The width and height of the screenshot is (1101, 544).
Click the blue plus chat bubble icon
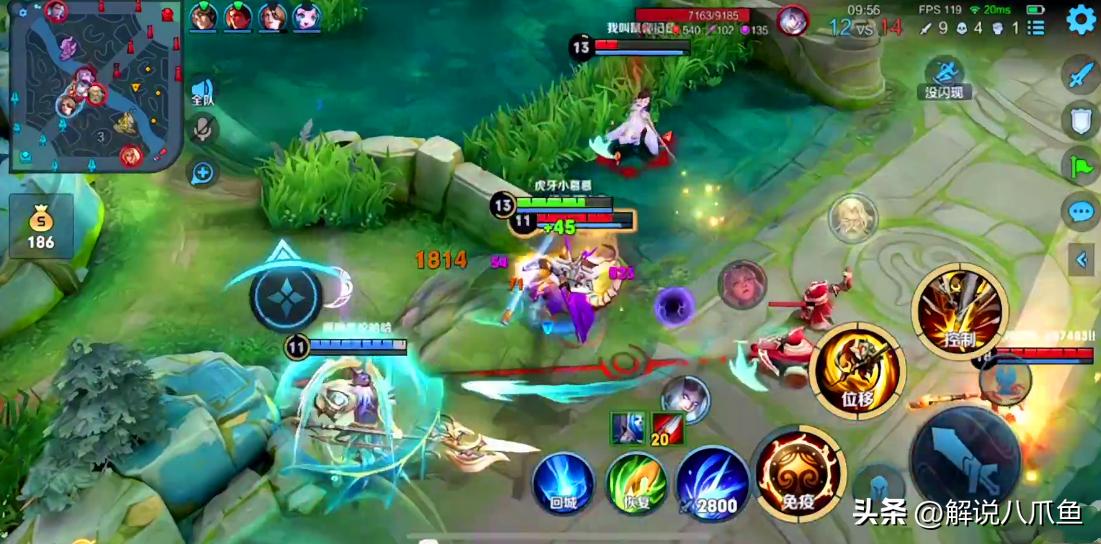tap(203, 173)
